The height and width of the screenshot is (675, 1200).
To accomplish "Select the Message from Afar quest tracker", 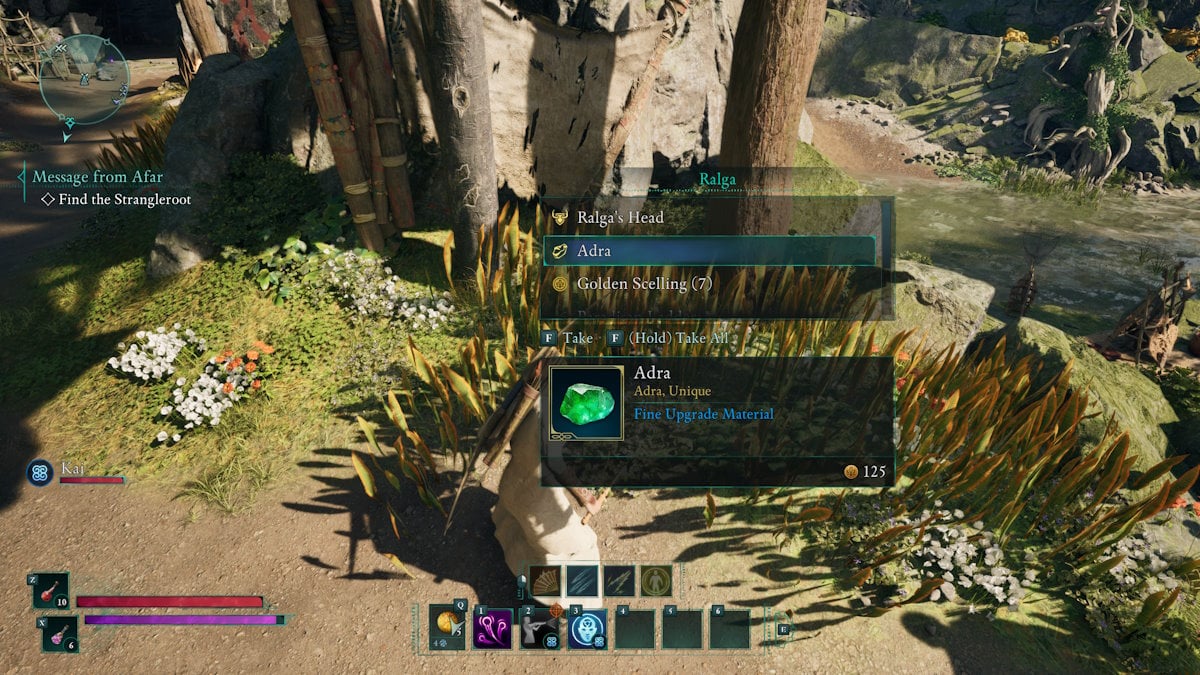I will 97,177.
